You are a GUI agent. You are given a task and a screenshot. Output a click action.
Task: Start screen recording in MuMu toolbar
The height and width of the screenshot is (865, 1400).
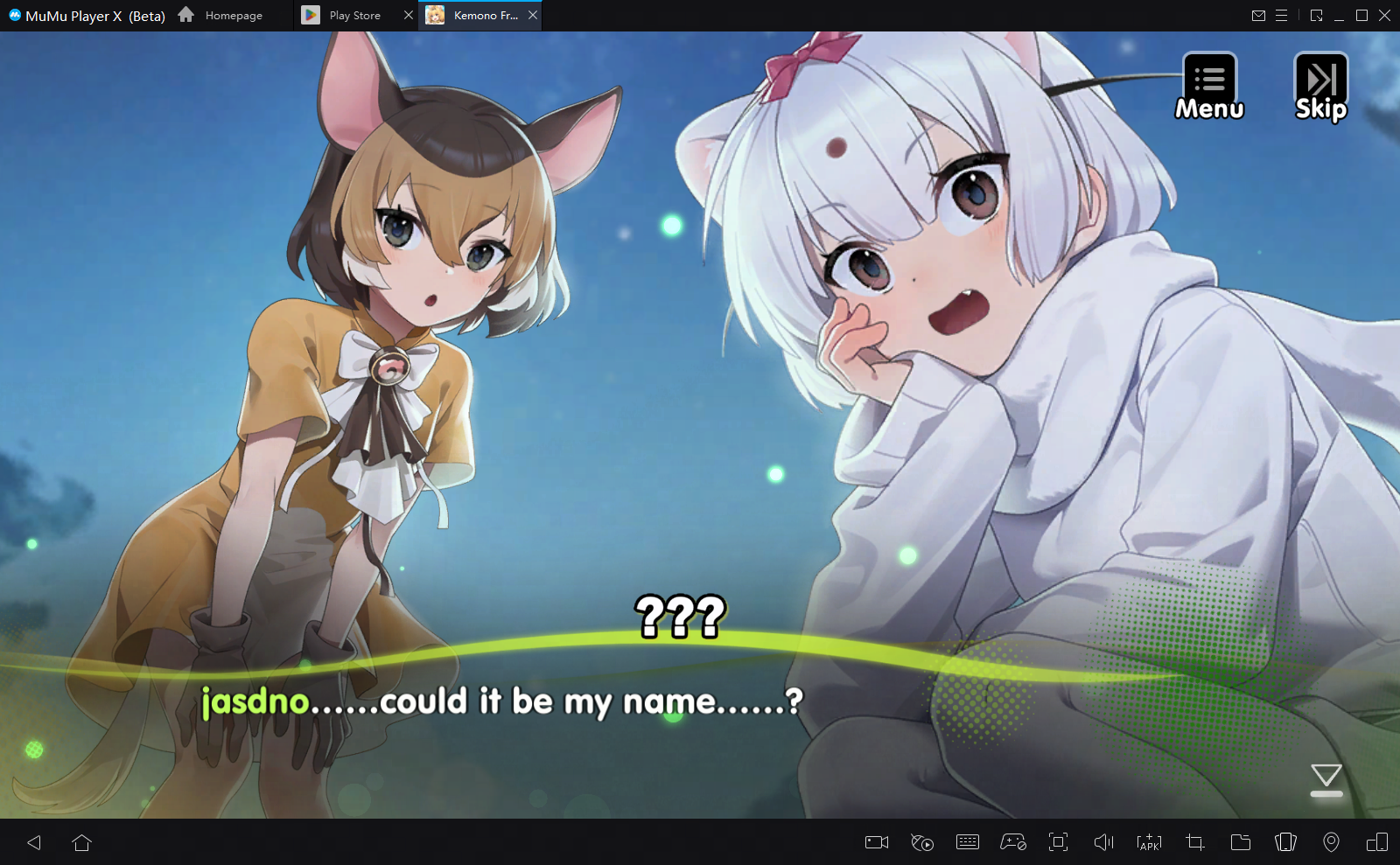(877, 842)
